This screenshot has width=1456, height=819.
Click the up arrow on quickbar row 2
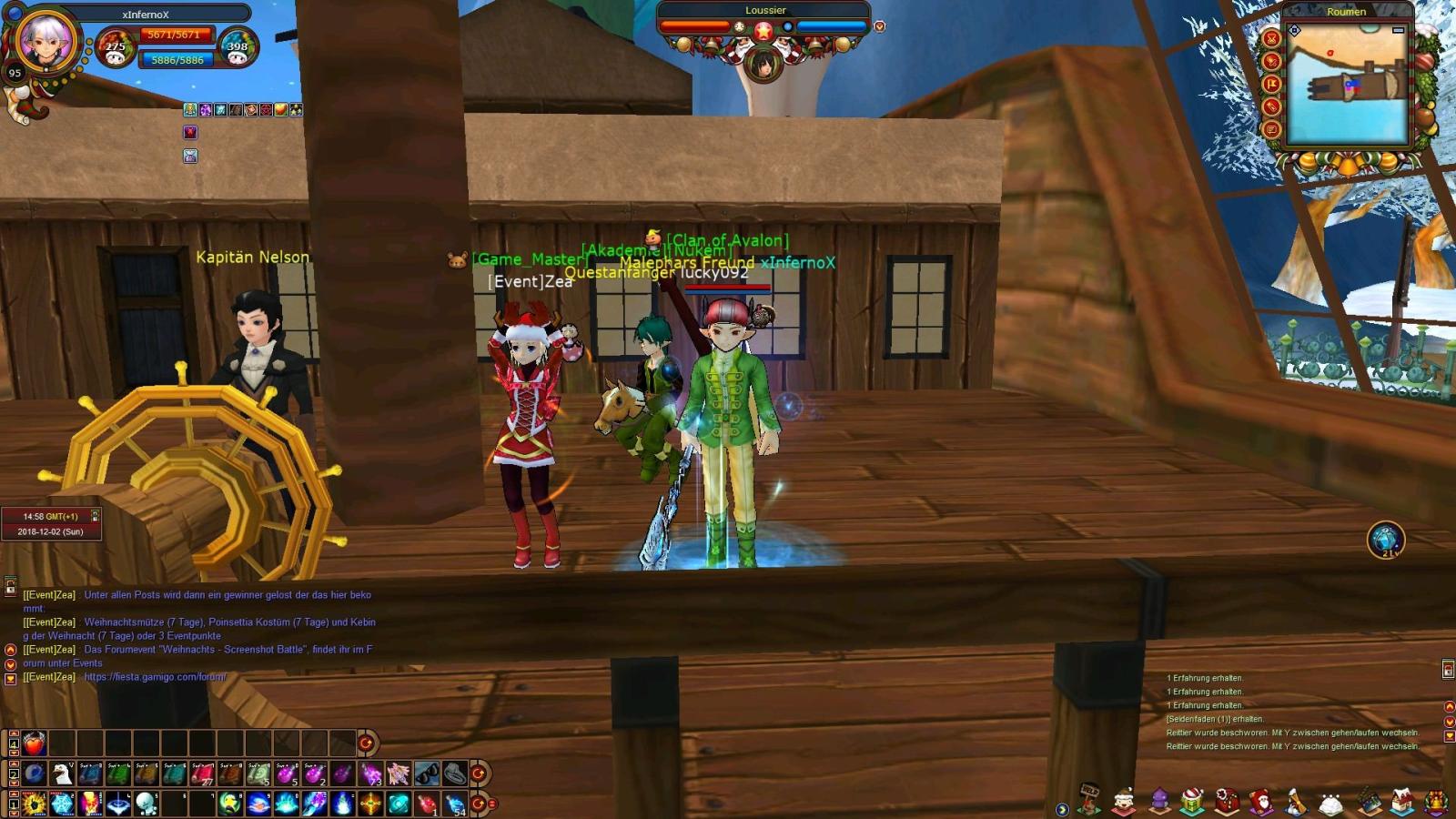coord(14,763)
